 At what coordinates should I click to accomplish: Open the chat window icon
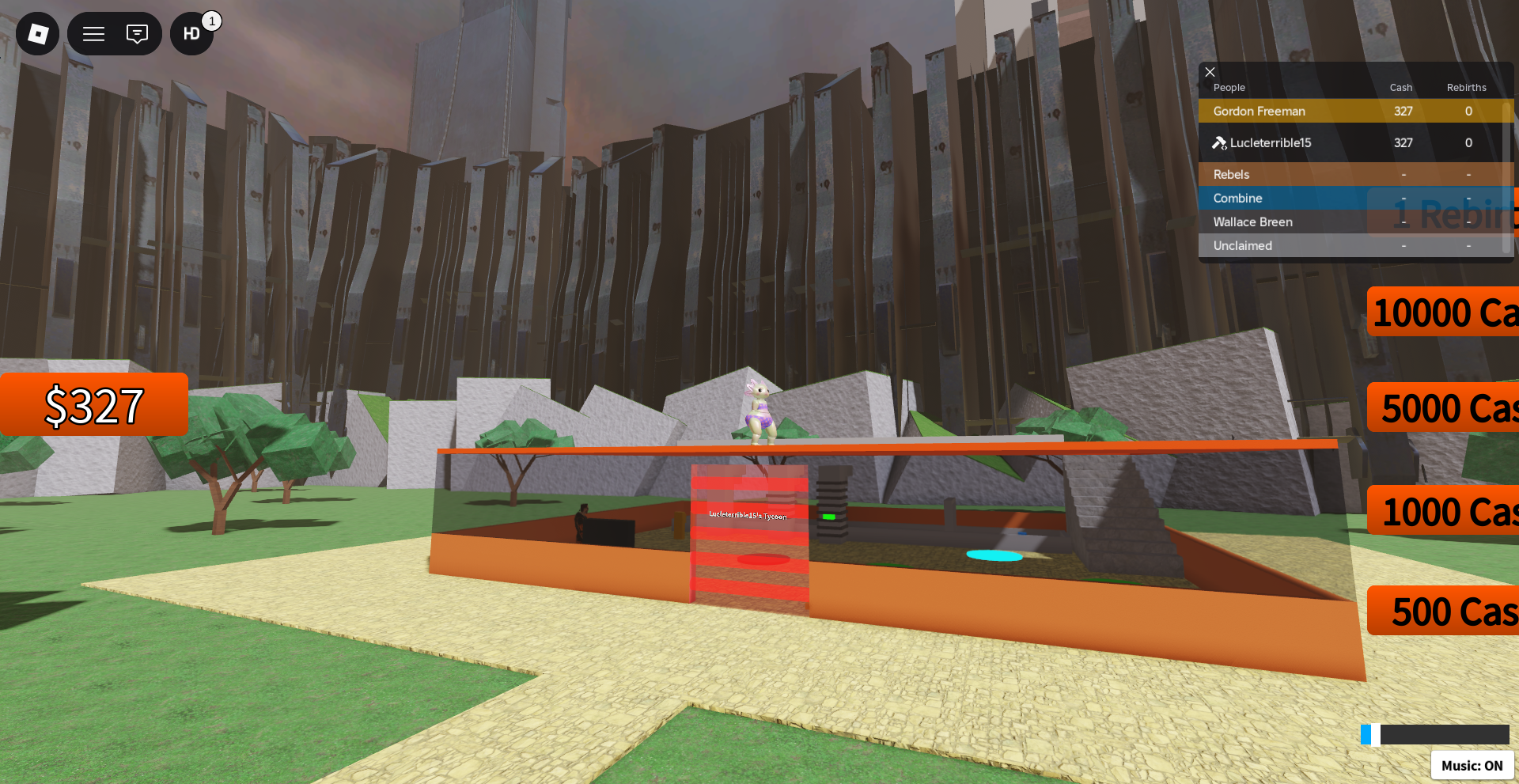coord(137,33)
